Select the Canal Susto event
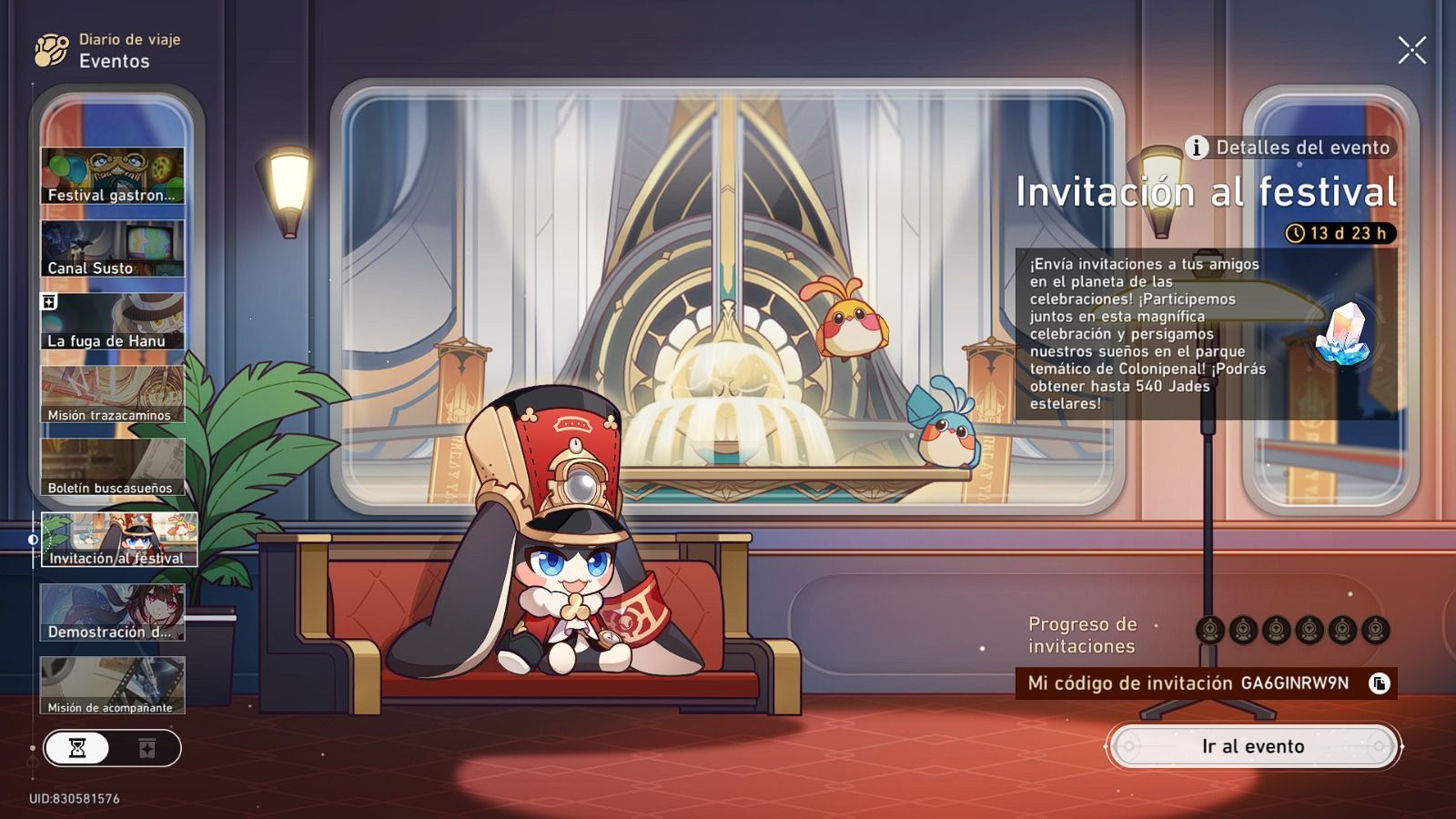This screenshot has width=1456, height=819. pyautogui.click(x=115, y=248)
